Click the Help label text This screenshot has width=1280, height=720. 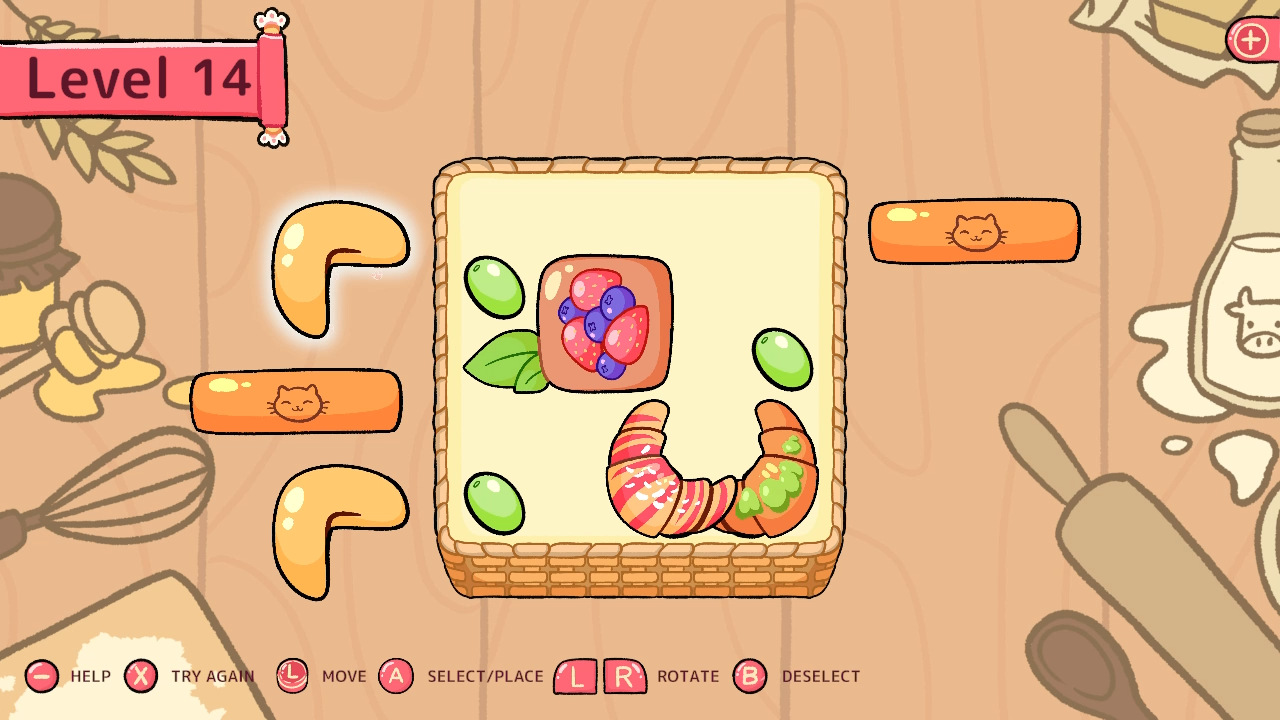90,677
